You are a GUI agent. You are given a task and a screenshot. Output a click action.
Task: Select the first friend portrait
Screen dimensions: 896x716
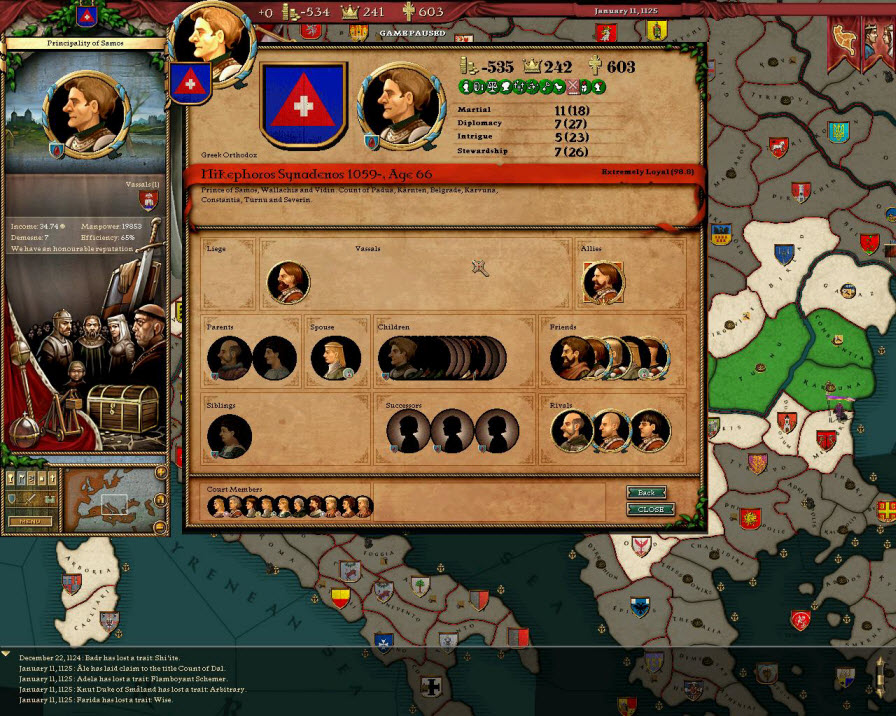point(571,358)
